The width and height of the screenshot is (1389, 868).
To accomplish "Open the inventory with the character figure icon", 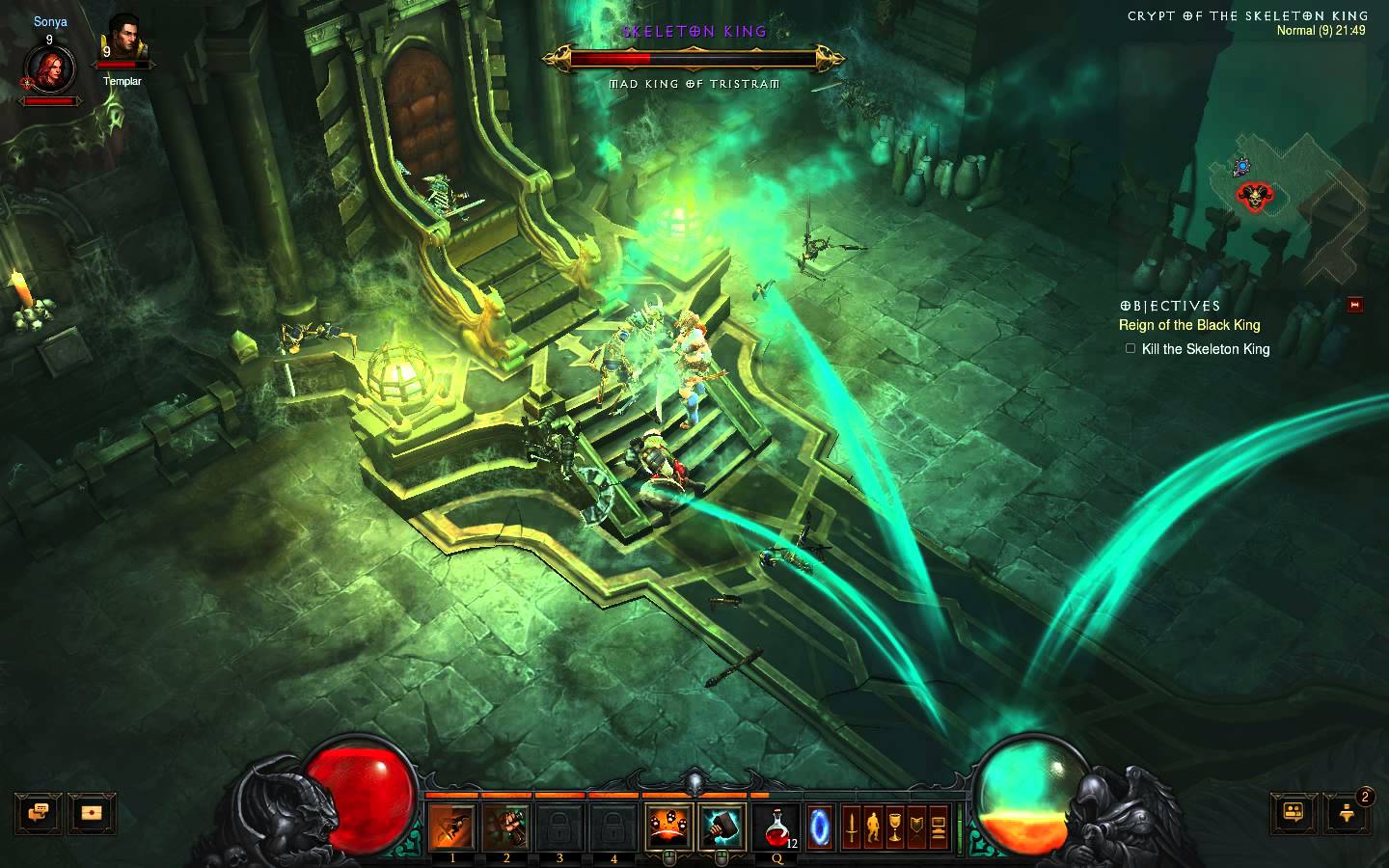I will (x=873, y=827).
